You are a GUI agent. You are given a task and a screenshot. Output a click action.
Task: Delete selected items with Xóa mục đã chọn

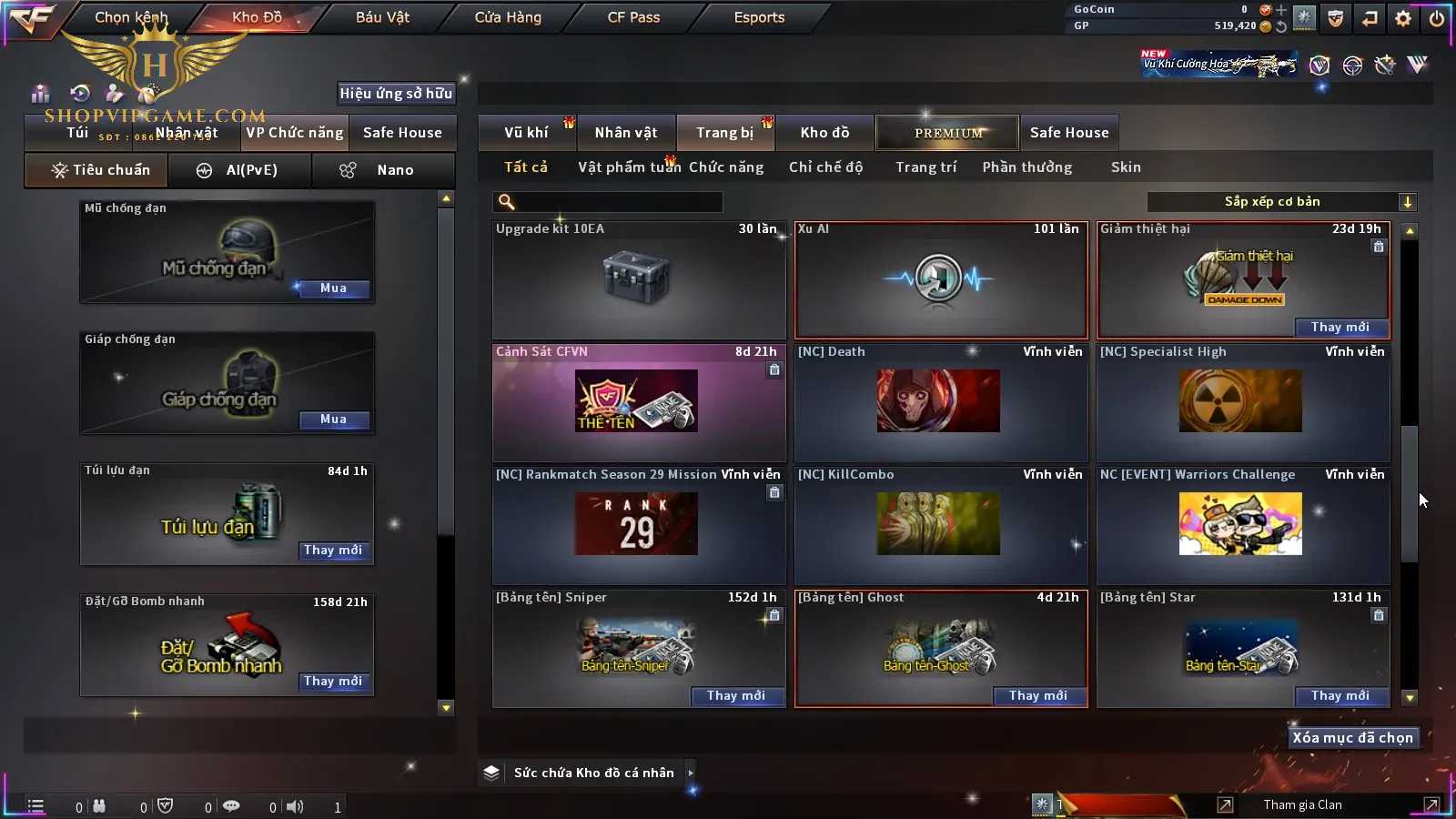[x=1352, y=738]
